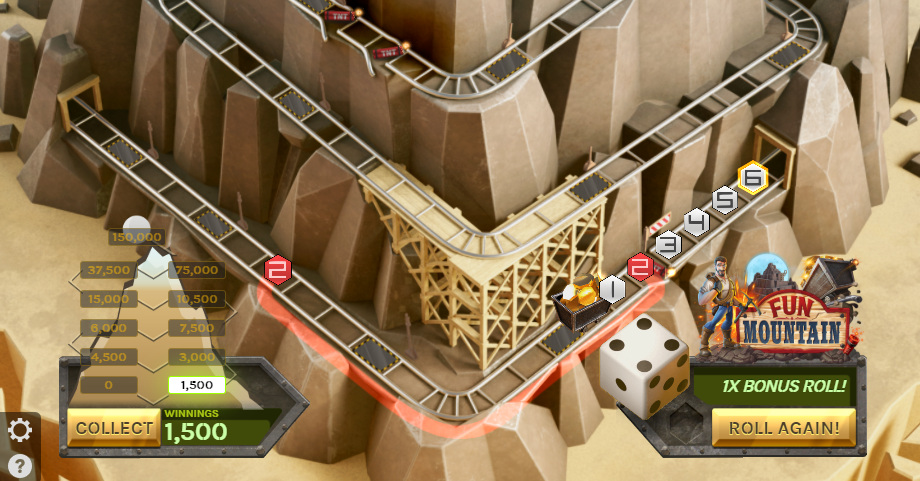Show the question mark help screen
Image resolution: width=920 pixels, height=481 pixels.
pyautogui.click(x=20, y=465)
